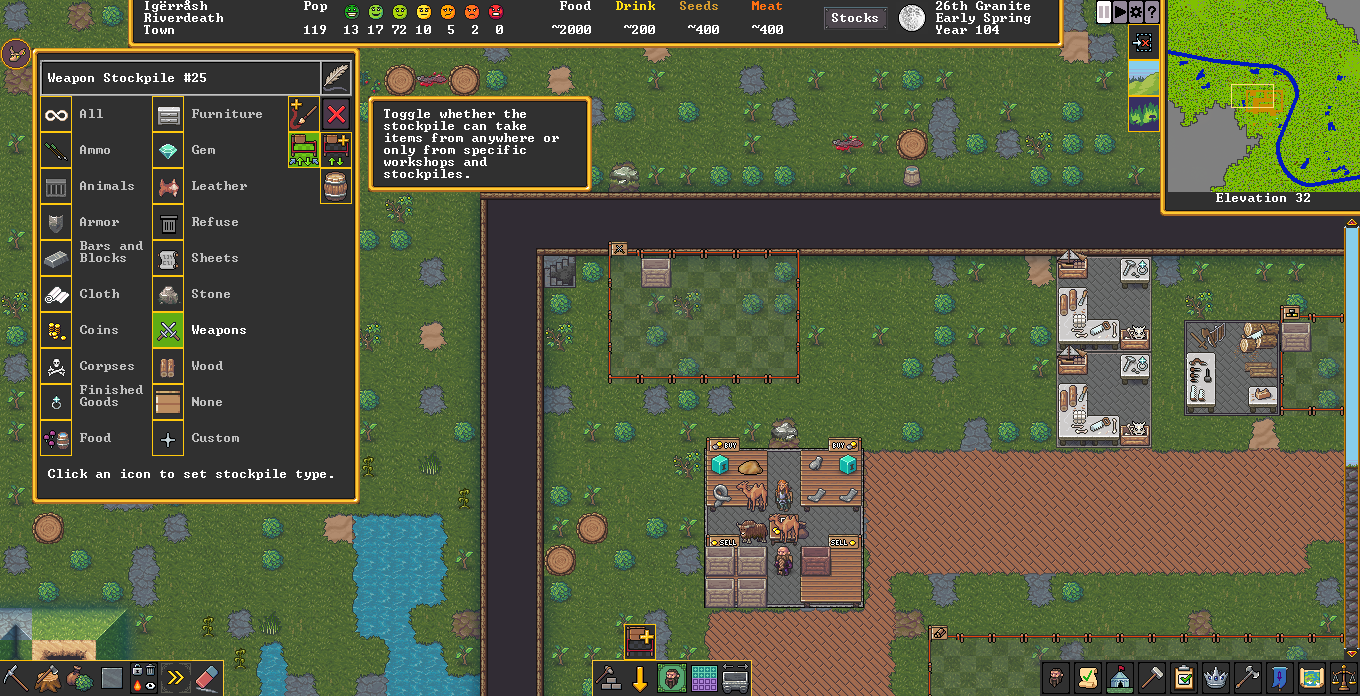Screen dimensions: 1360x696
Task: Set stockpile to accept All items
Action: (57, 114)
